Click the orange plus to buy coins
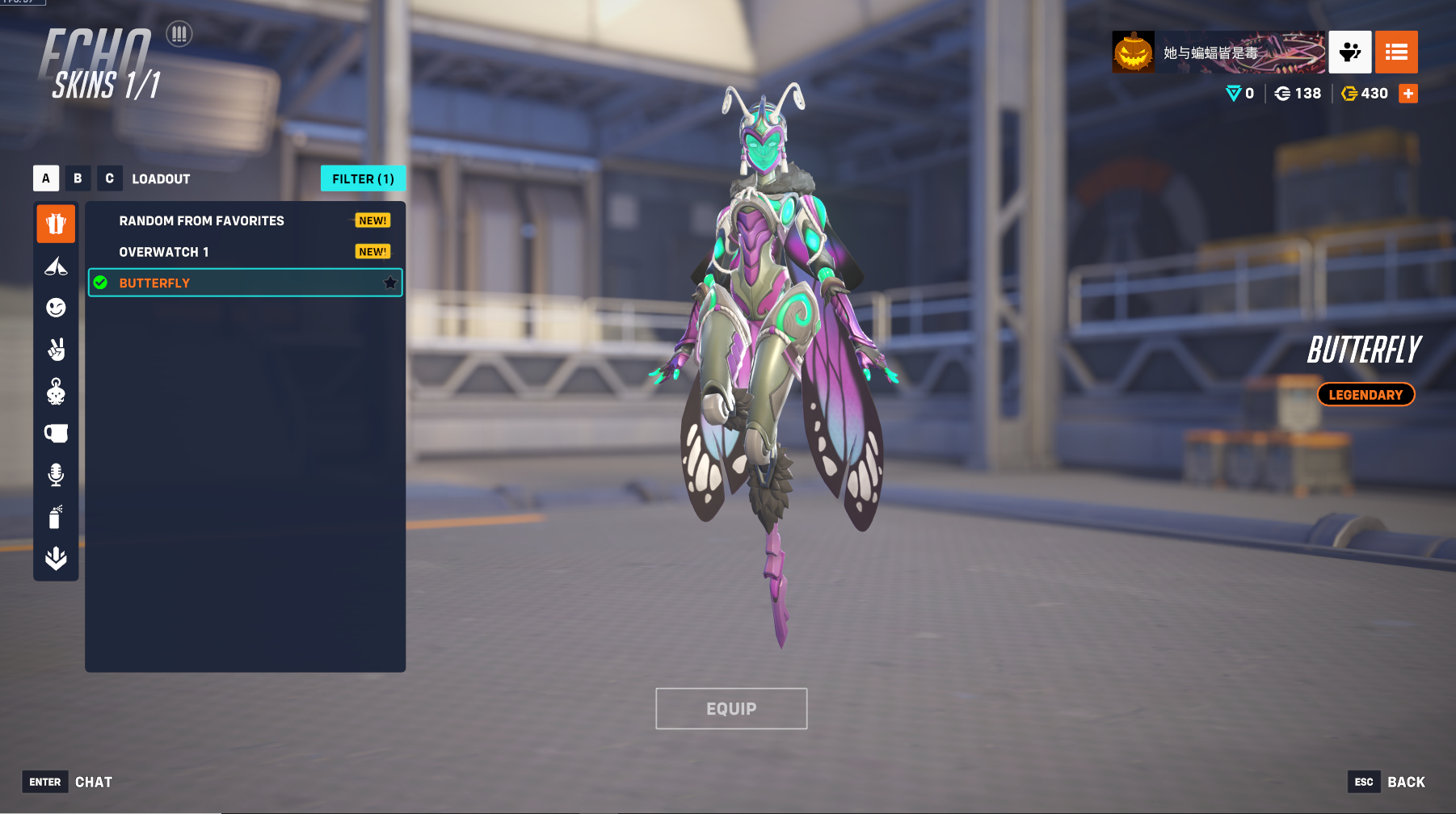Viewport: 1456px width, 814px height. click(x=1408, y=94)
